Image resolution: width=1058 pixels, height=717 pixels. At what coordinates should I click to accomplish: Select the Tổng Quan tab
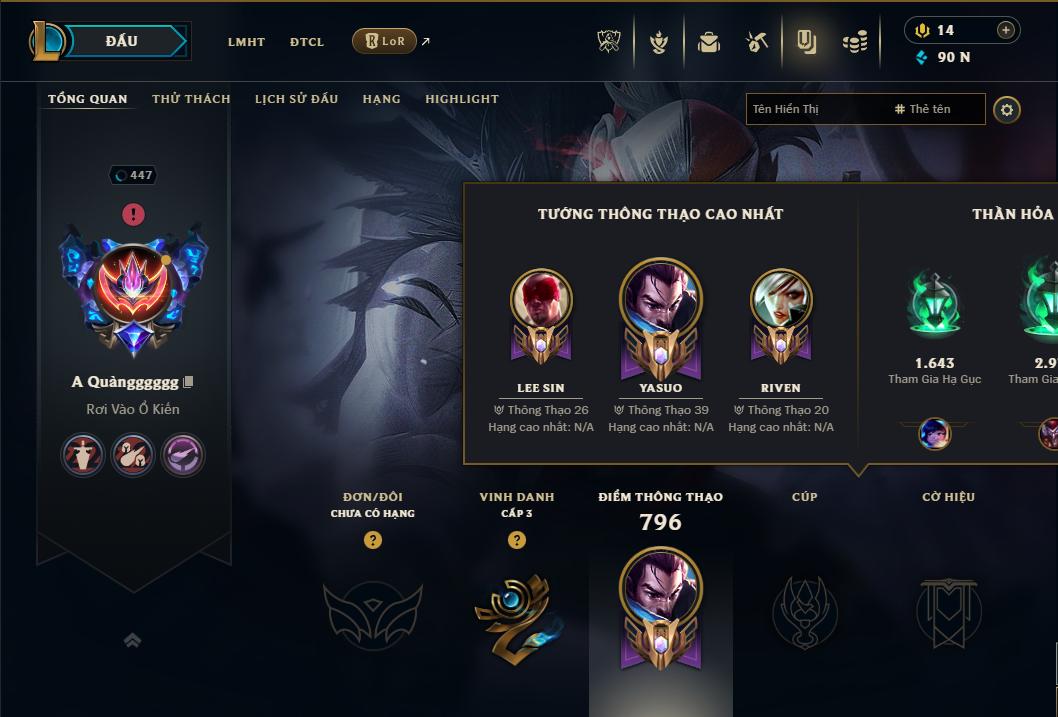click(88, 99)
